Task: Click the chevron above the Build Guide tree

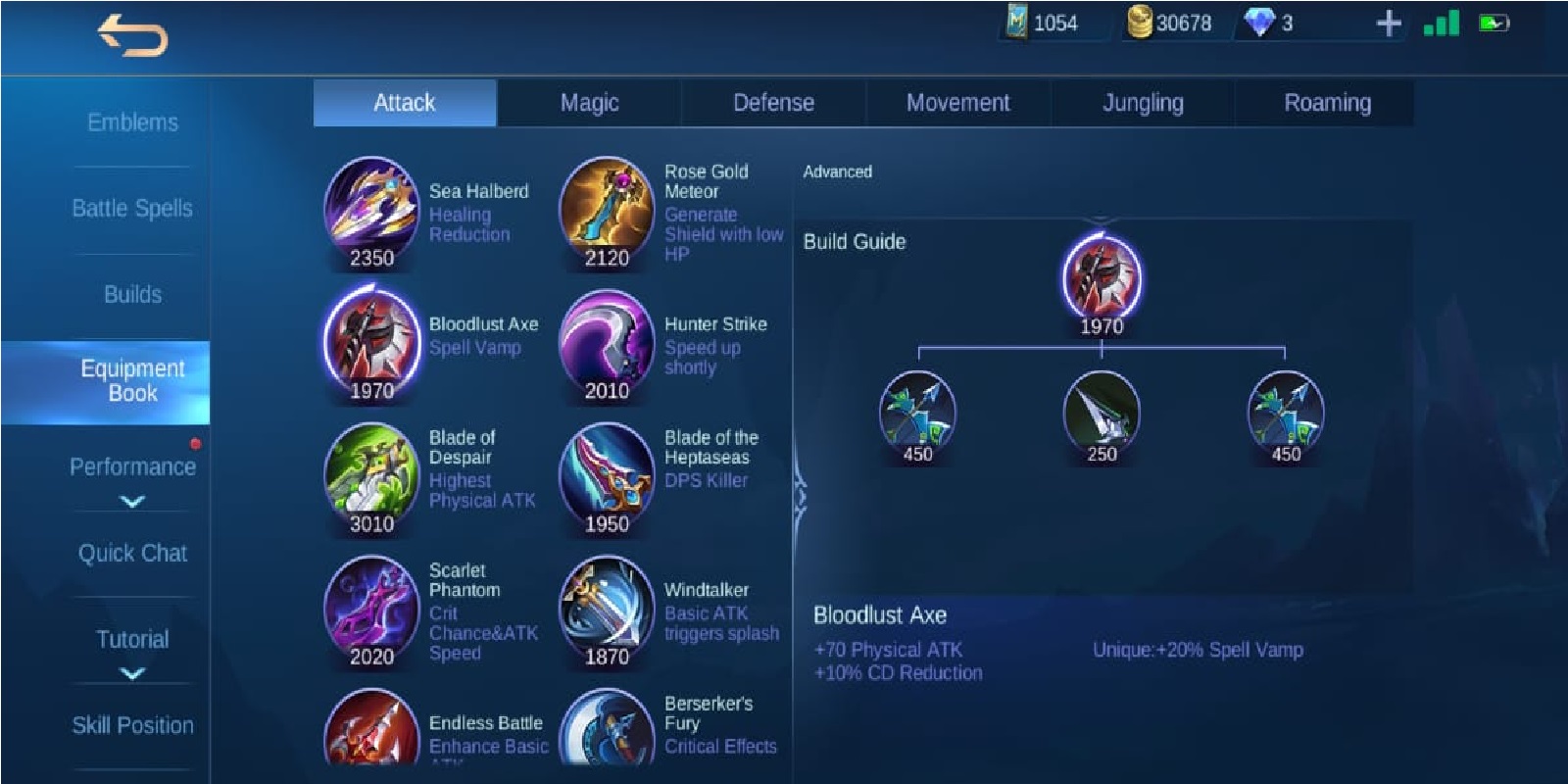Action: click(x=1103, y=218)
